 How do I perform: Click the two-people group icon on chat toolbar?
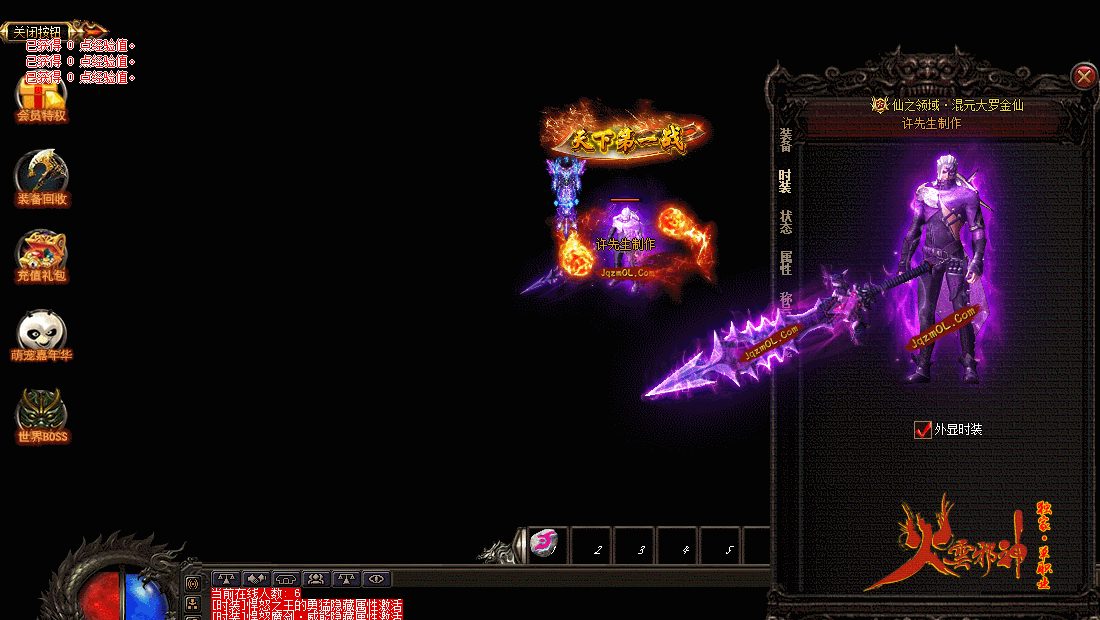[x=316, y=578]
